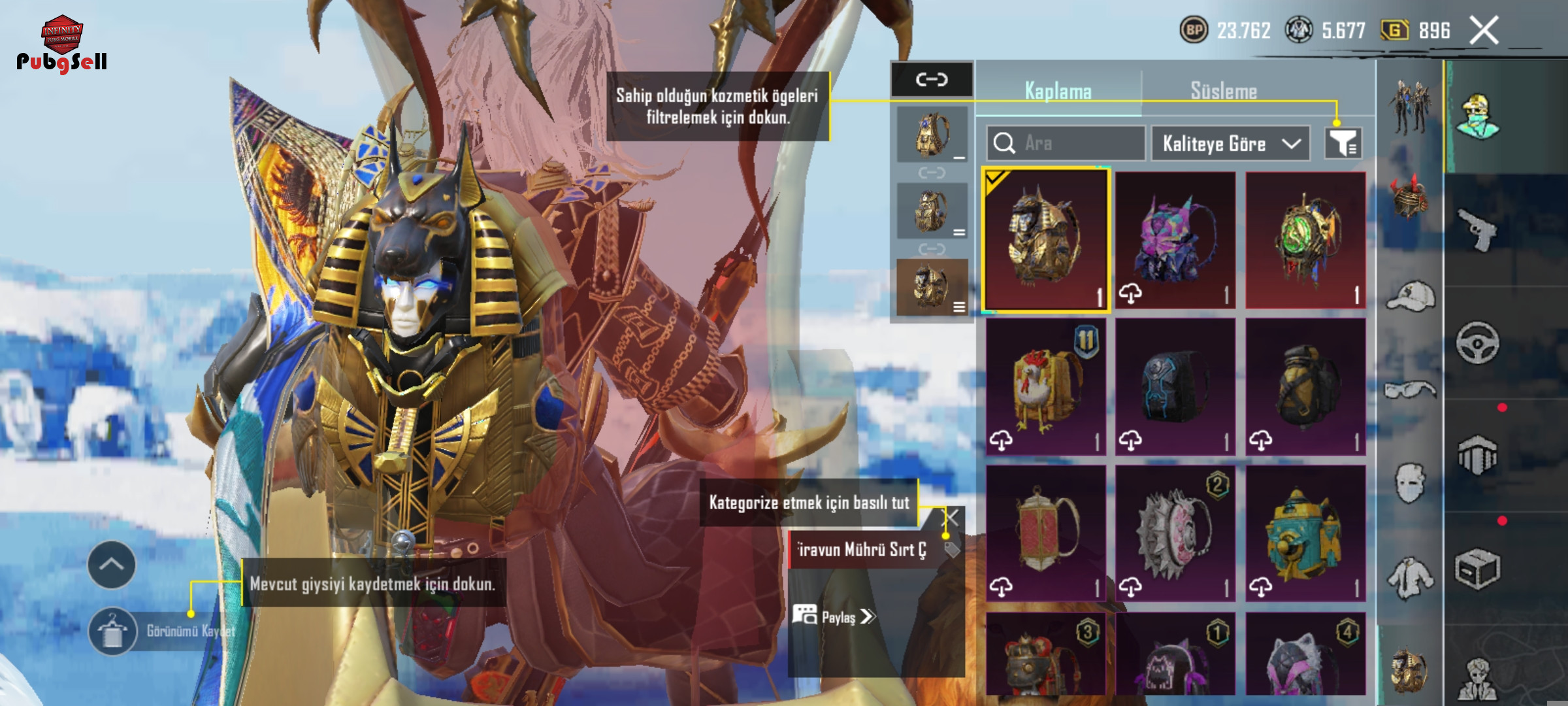Open the pistol weapon skins category
The image size is (1568, 706).
[1478, 229]
